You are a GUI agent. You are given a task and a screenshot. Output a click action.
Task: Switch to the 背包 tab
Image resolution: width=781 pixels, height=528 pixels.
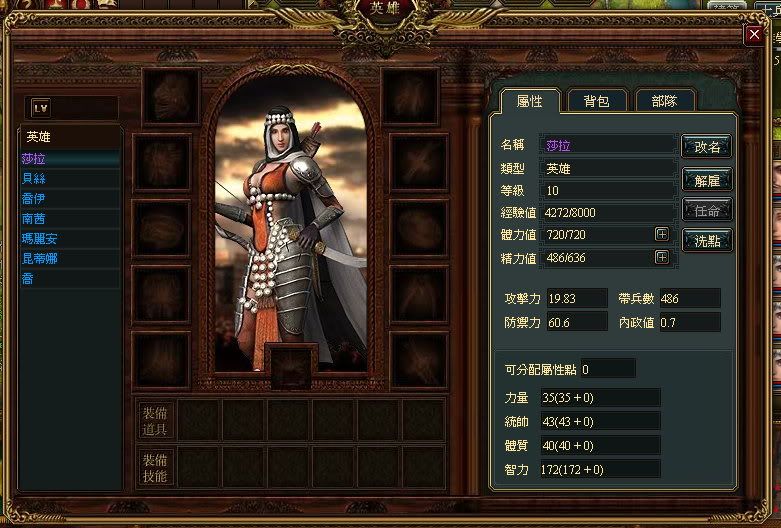coord(597,101)
